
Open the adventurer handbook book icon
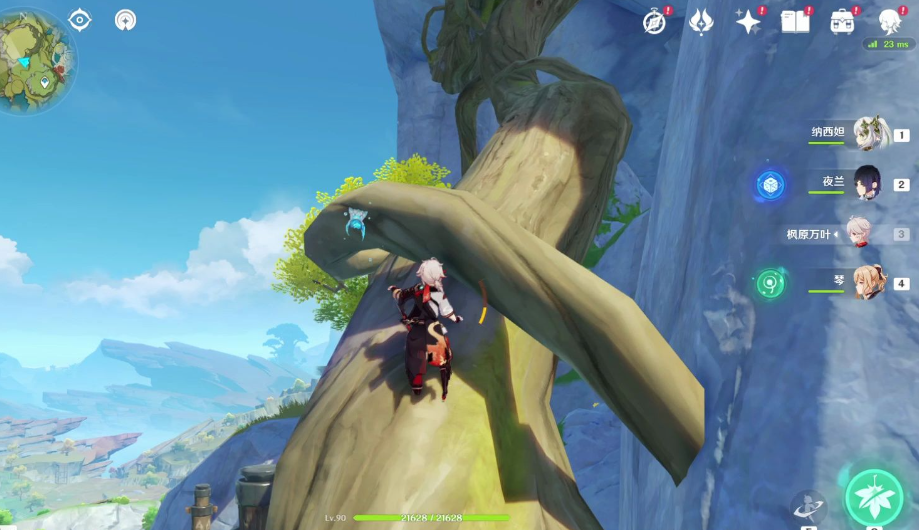click(x=795, y=22)
